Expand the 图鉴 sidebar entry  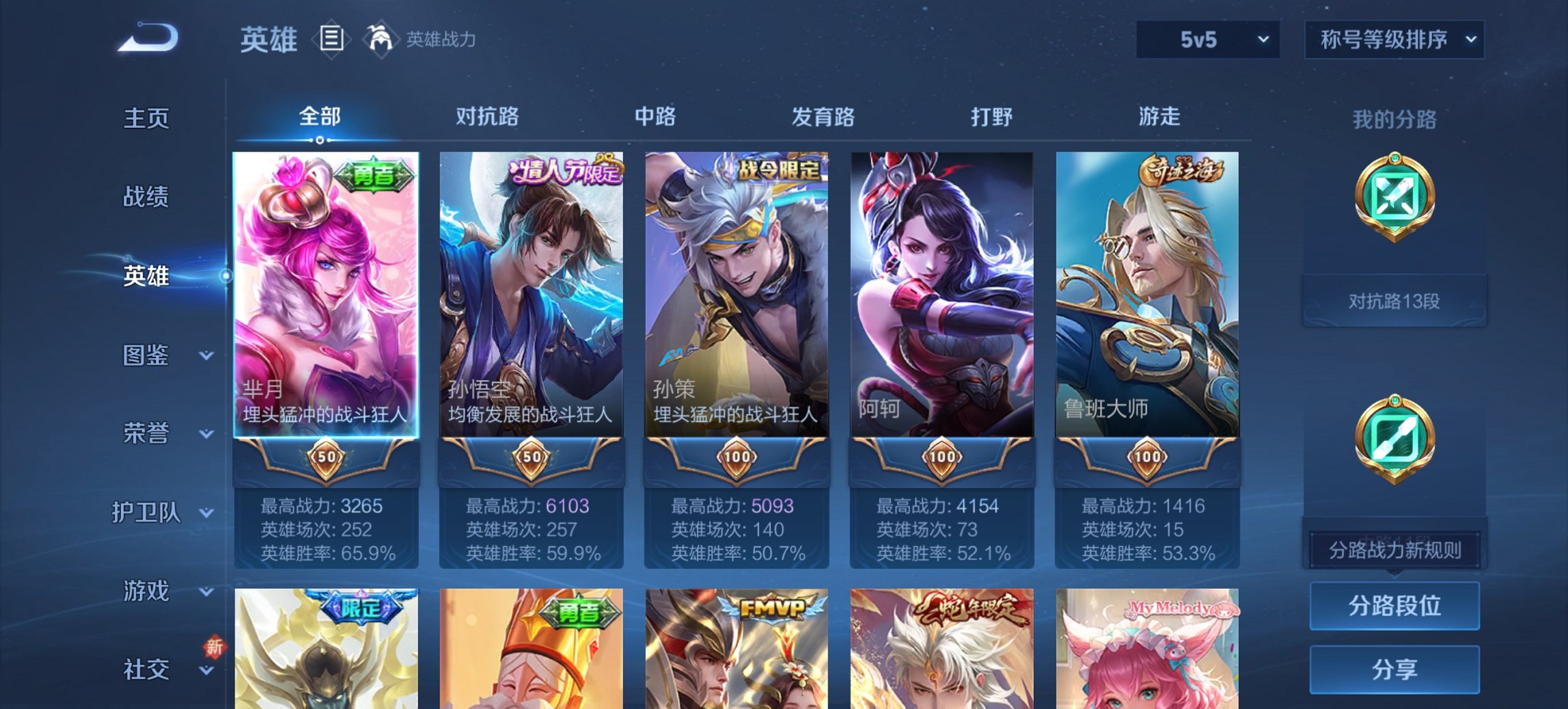tap(147, 356)
